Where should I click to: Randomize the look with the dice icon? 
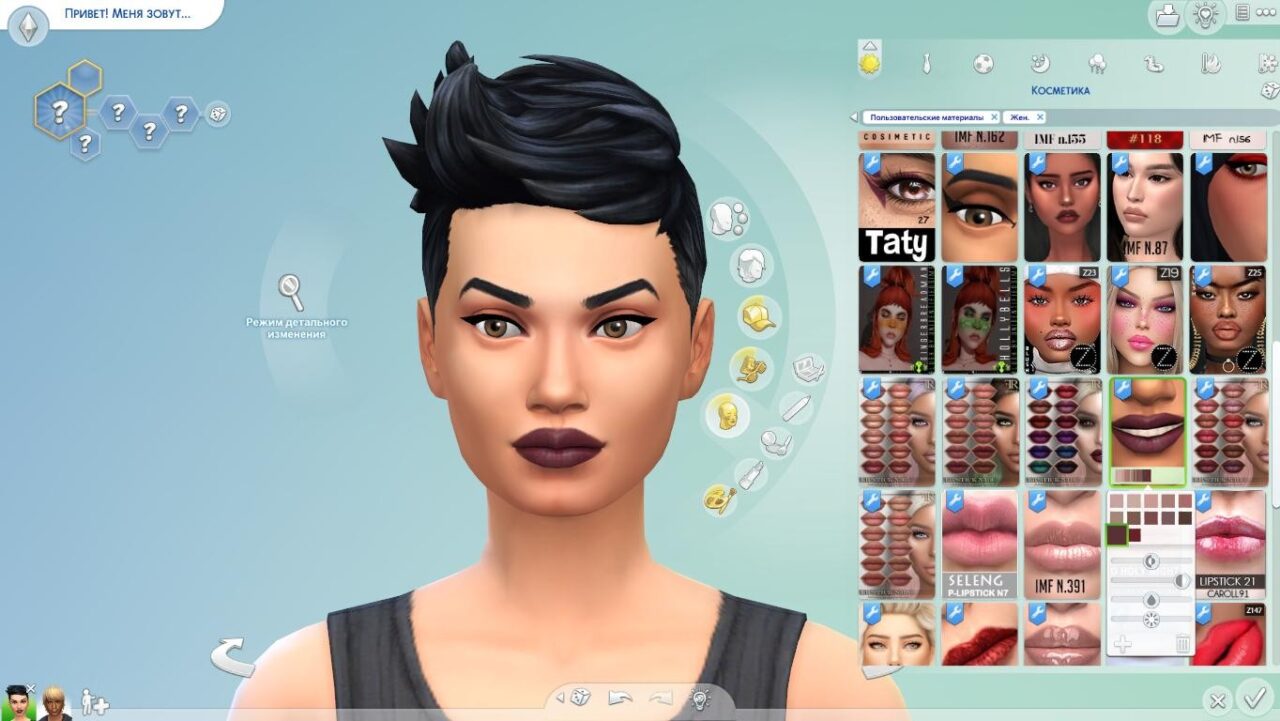(581, 697)
